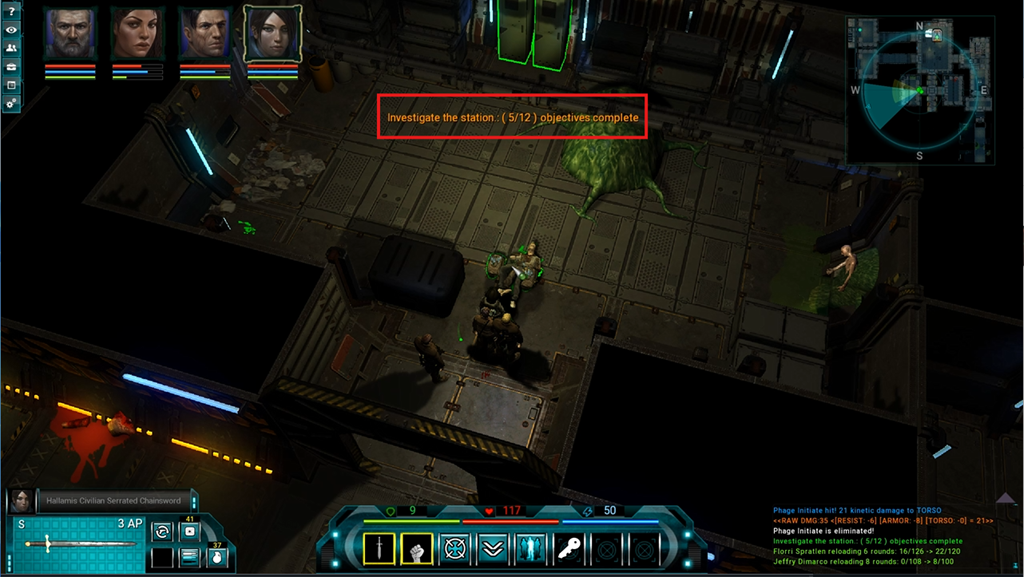Expand the combat log with the arrow
1024x577 pixels.
[1005, 497]
